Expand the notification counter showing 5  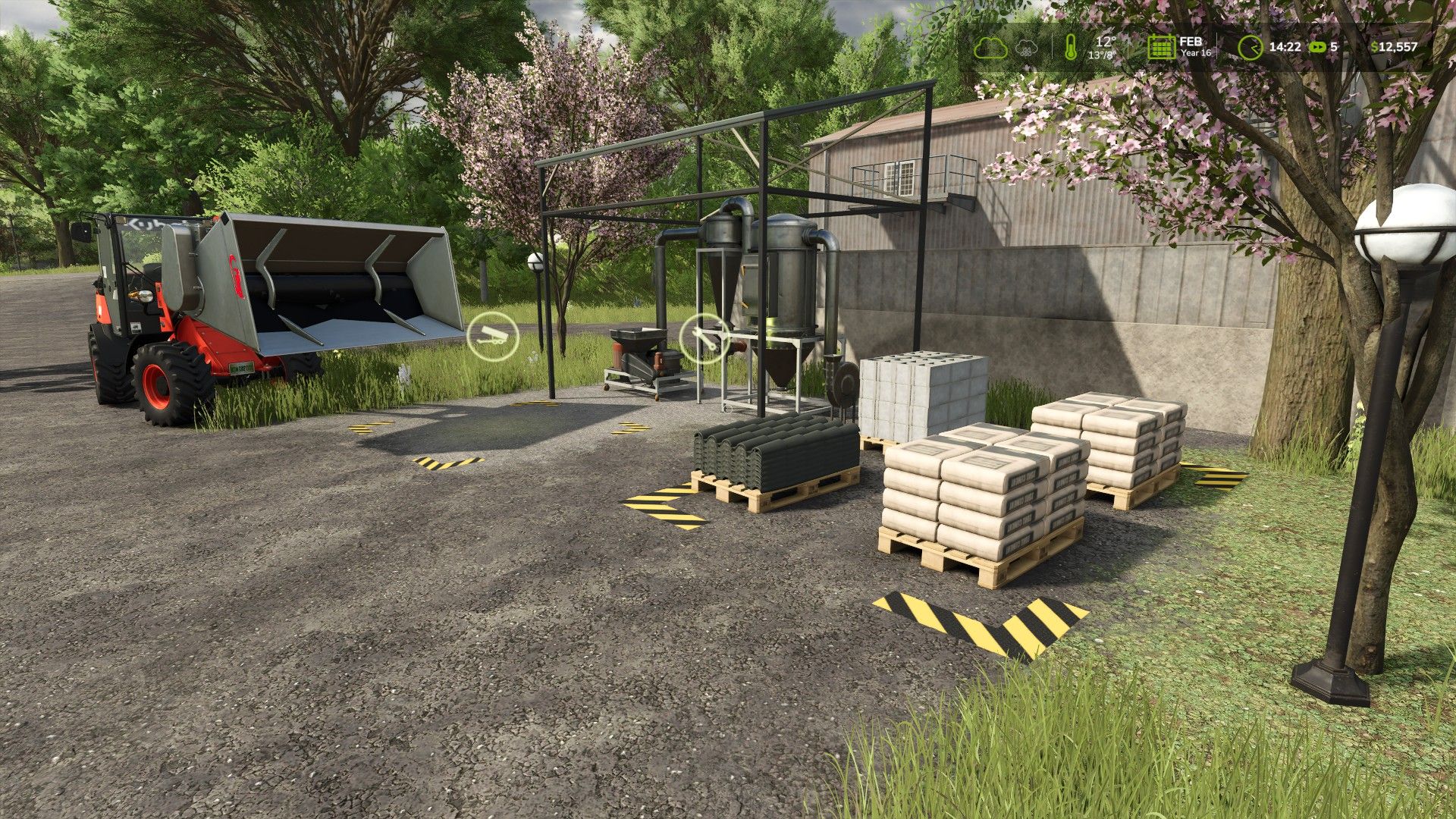pos(1334,47)
